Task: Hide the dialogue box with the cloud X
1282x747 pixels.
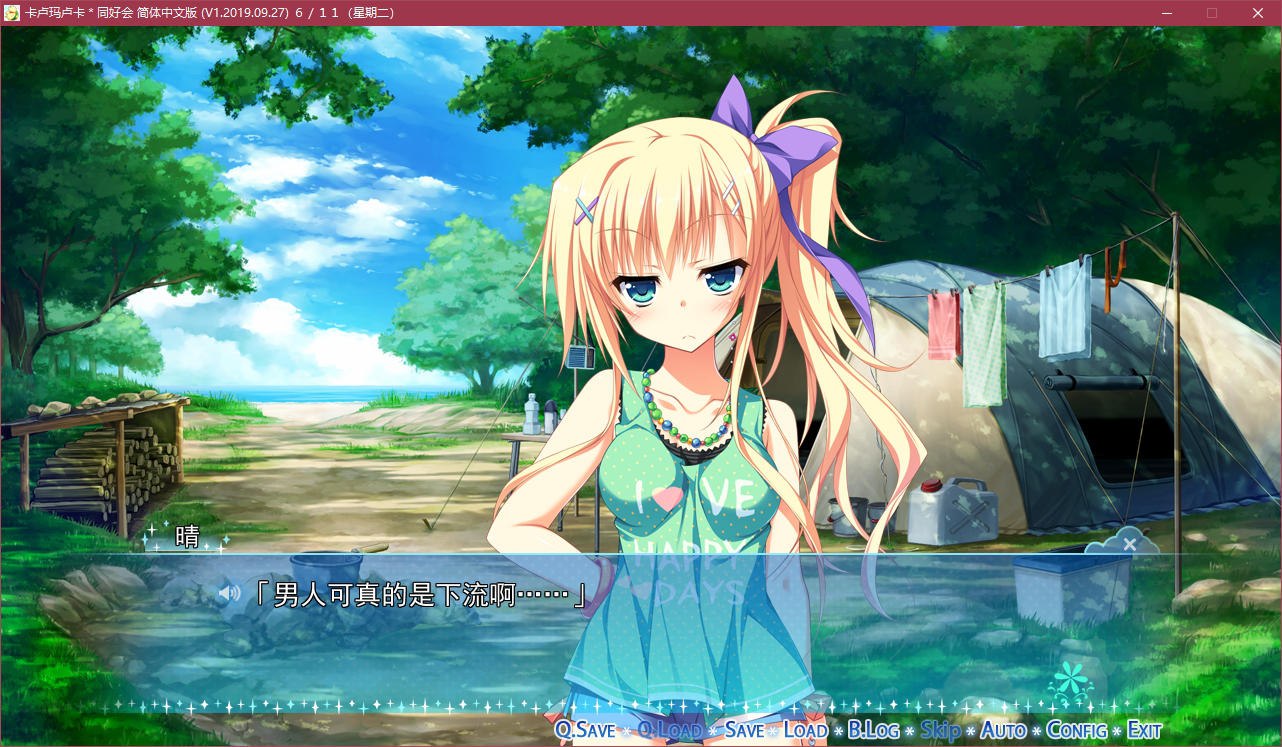Action: (1129, 544)
